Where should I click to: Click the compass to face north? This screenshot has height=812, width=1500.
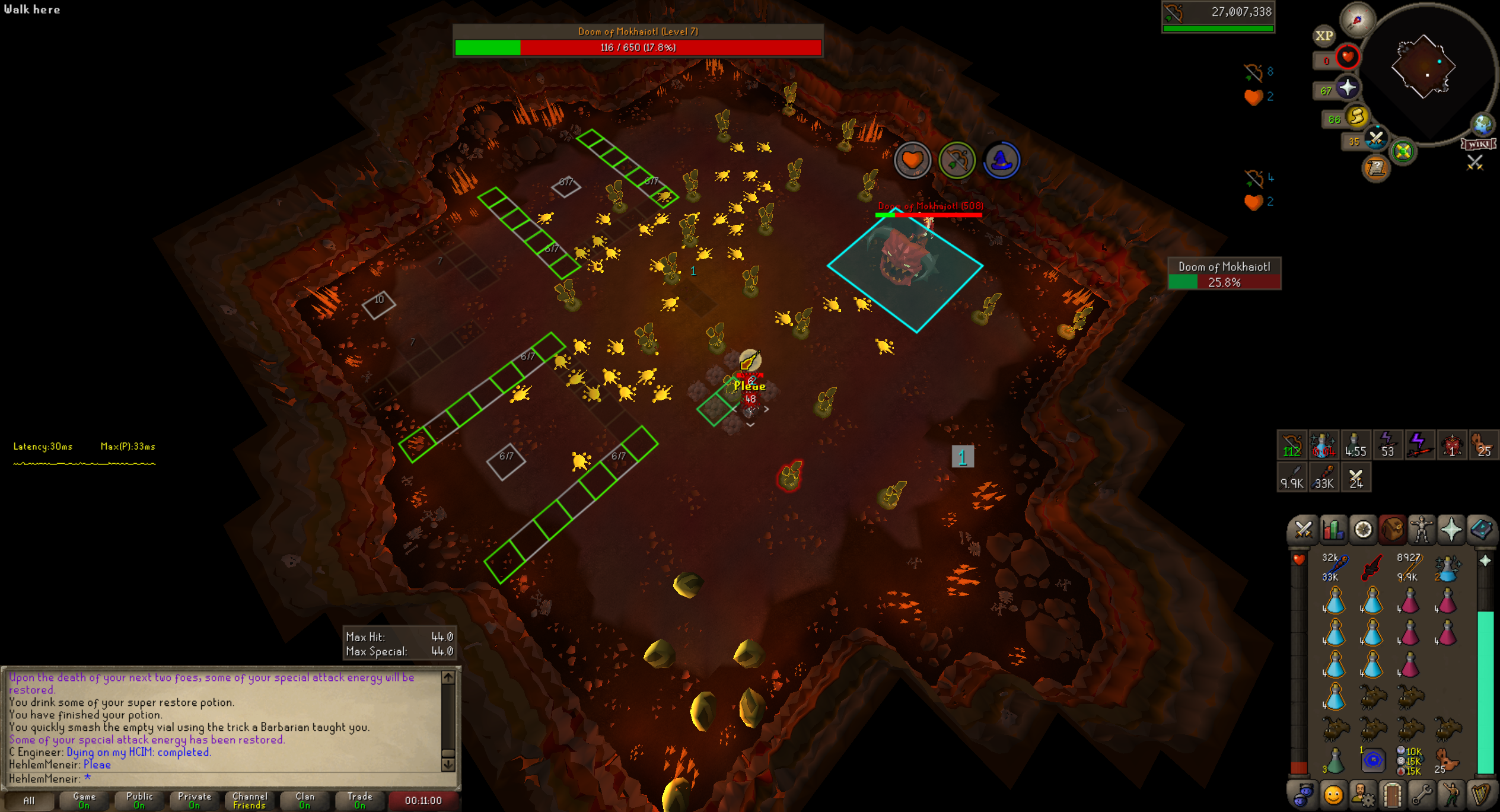click(1357, 20)
